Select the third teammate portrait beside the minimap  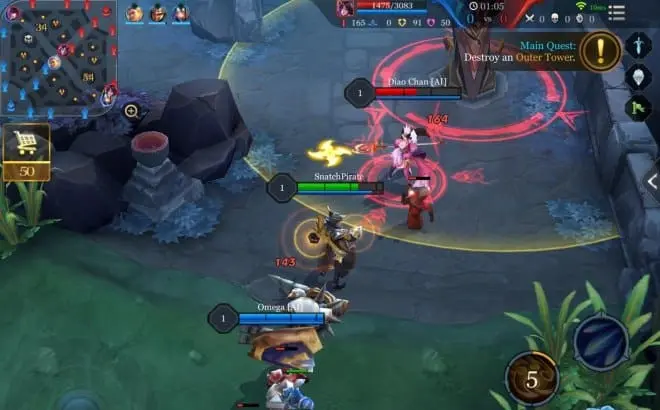[181, 13]
